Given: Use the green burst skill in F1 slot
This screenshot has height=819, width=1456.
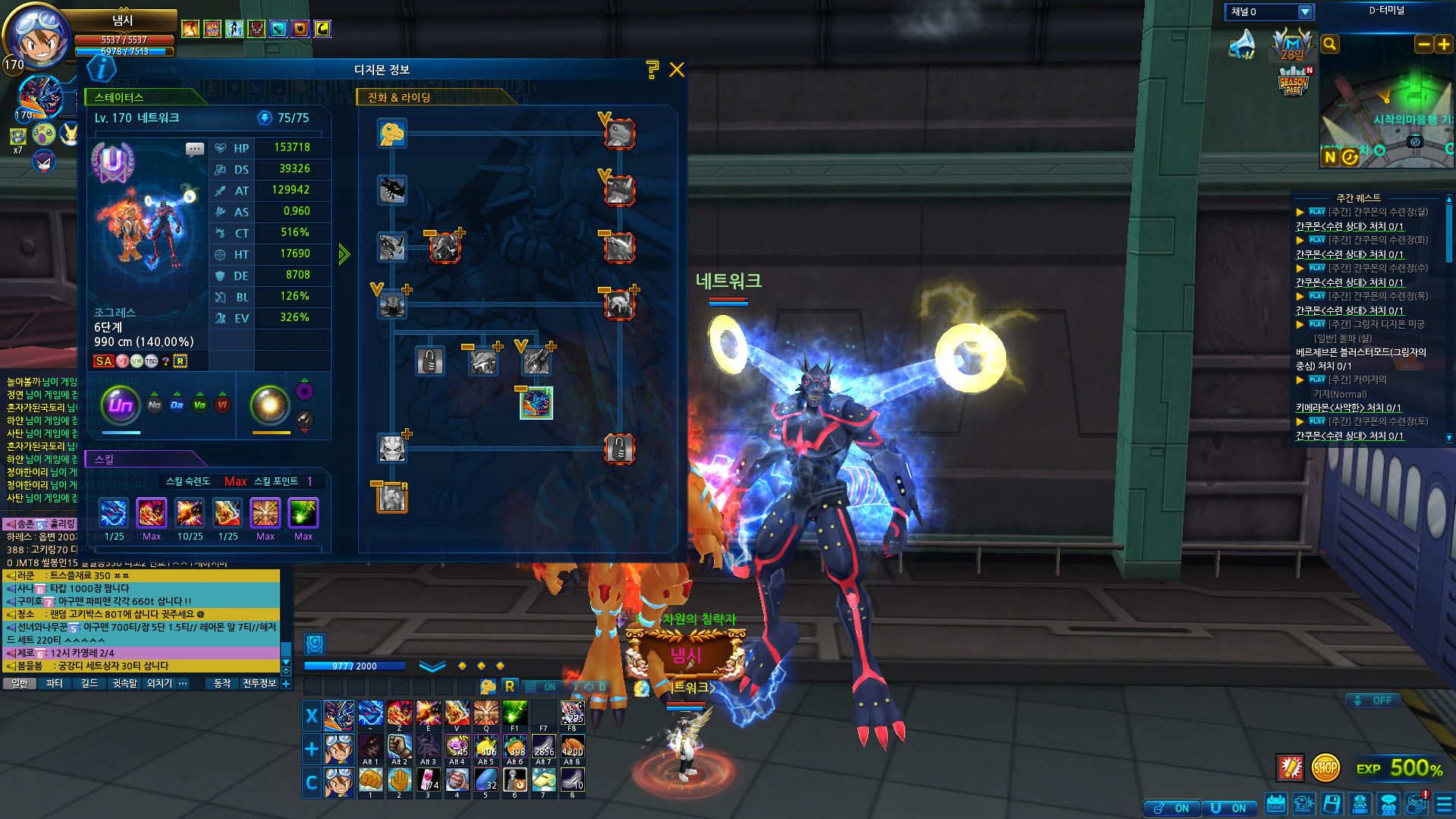Looking at the screenshot, I should [x=515, y=713].
